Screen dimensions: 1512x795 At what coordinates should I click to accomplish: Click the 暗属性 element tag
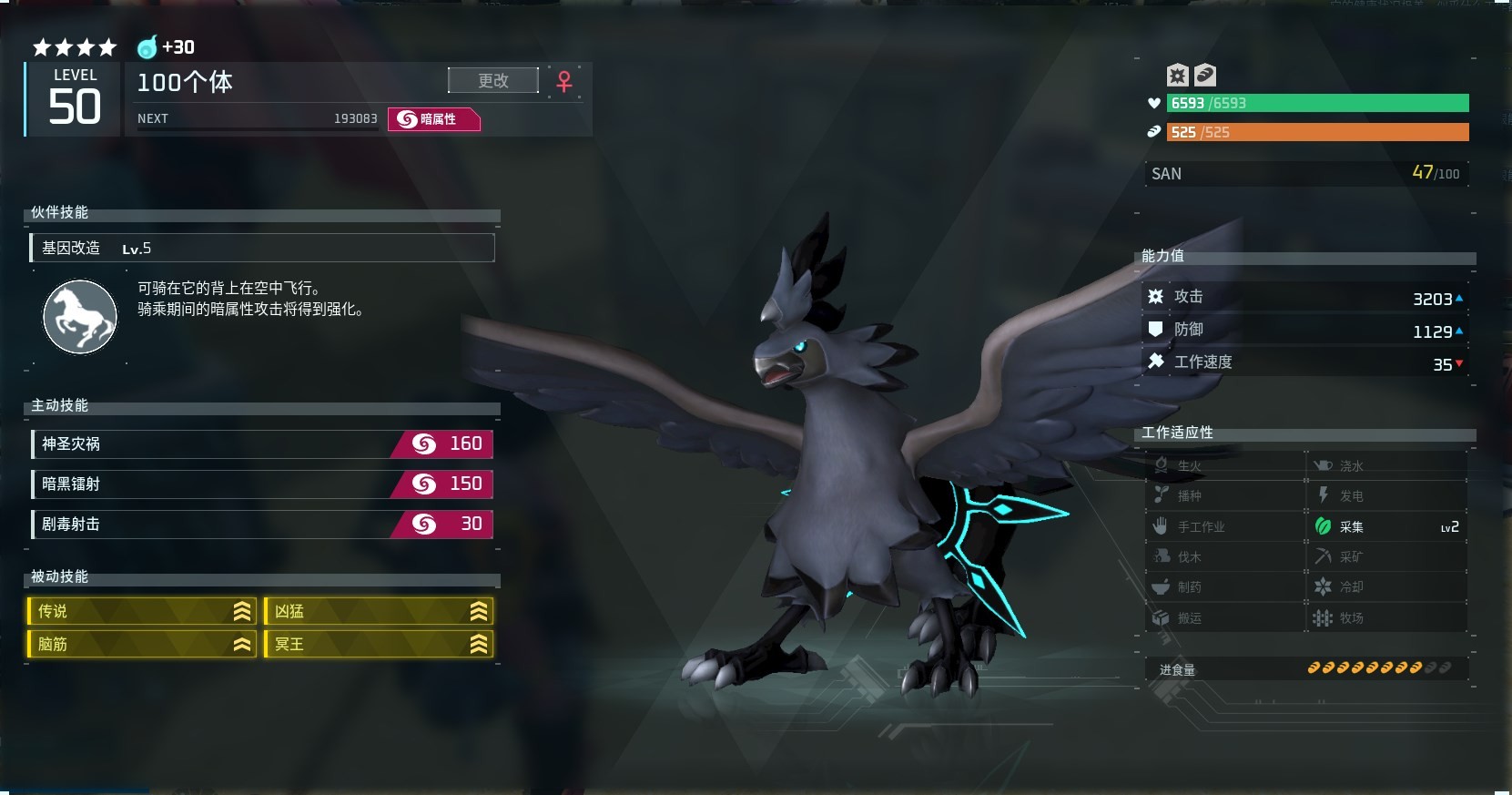click(433, 119)
